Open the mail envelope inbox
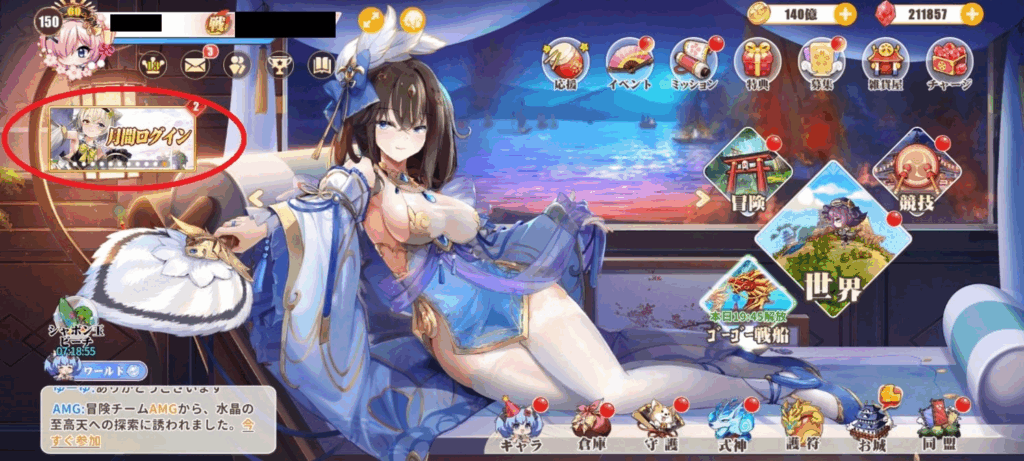 194,65
